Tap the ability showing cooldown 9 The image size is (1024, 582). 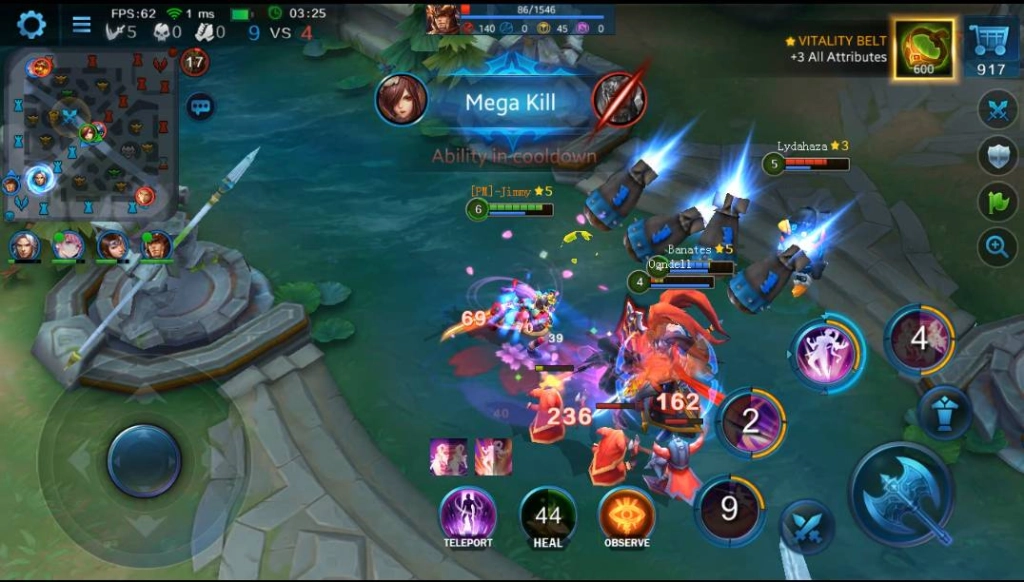729,510
